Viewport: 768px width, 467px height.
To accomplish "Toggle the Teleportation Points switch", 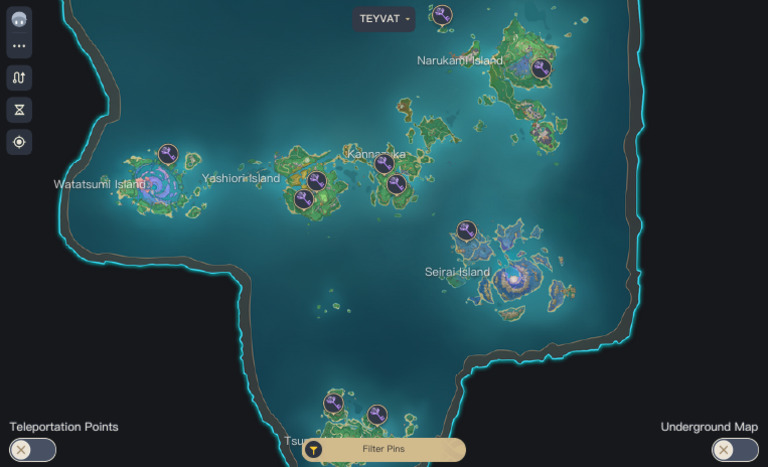I will pos(33,450).
